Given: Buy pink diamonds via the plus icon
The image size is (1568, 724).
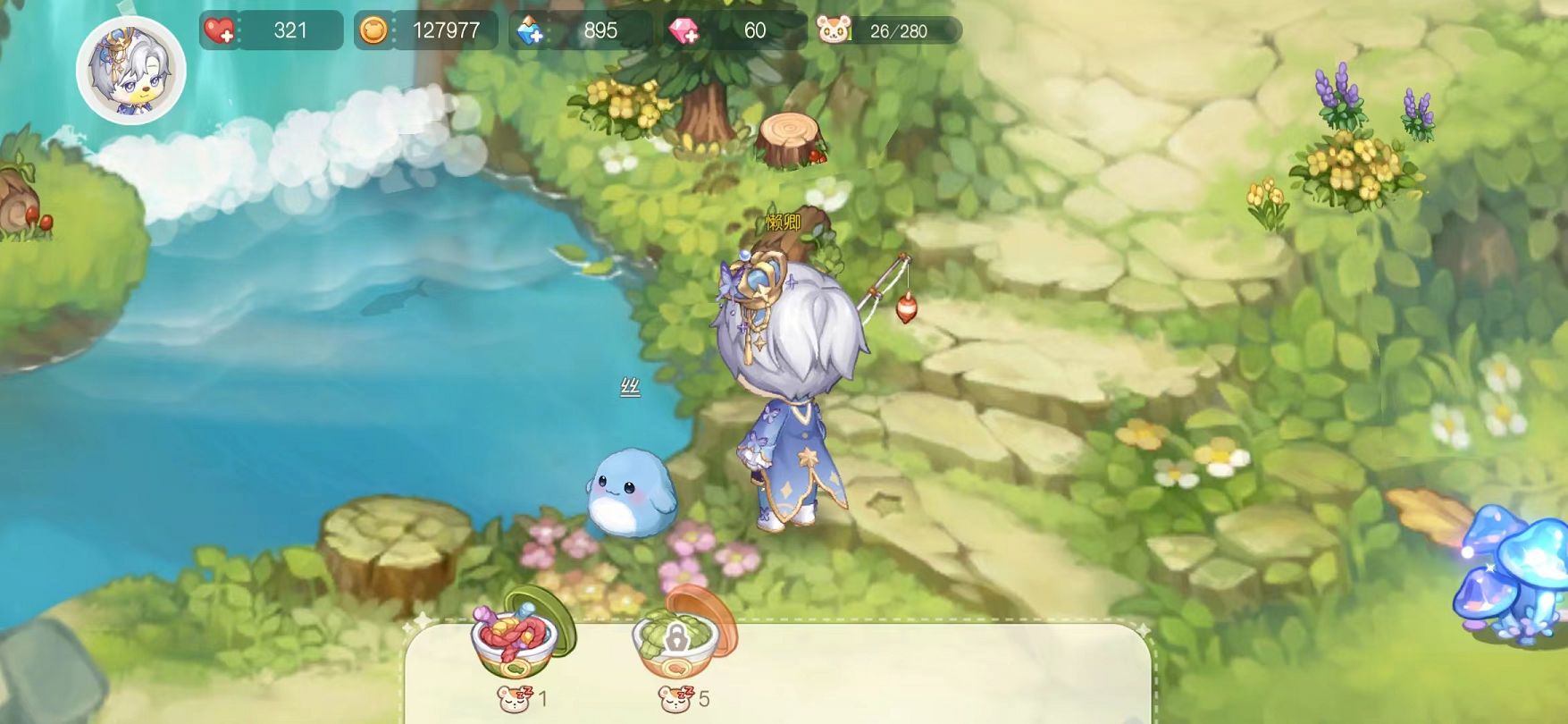Looking at the screenshot, I should [x=685, y=31].
